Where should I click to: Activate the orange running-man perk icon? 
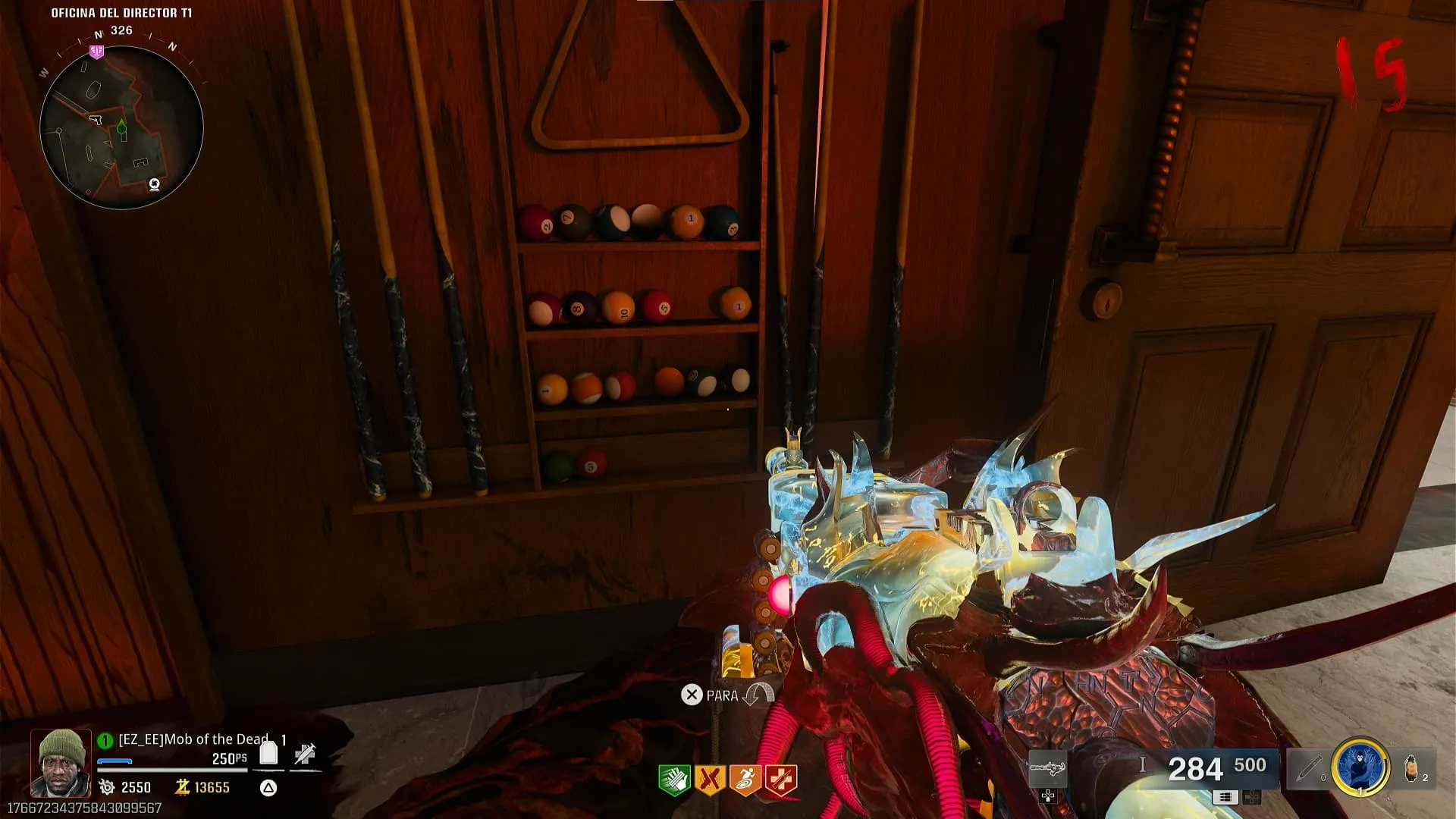coord(745,780)
